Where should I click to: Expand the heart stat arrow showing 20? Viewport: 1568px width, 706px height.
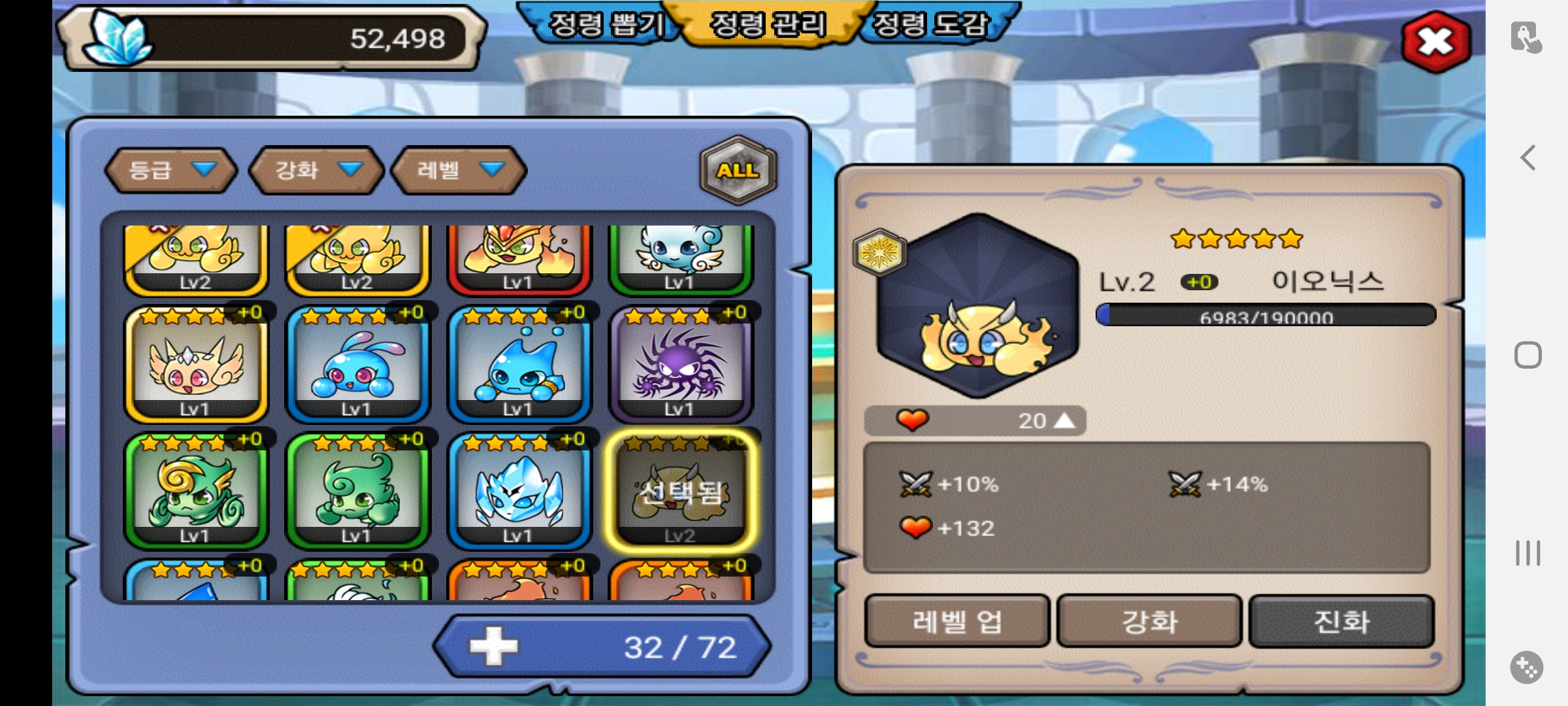[1064, 420]
